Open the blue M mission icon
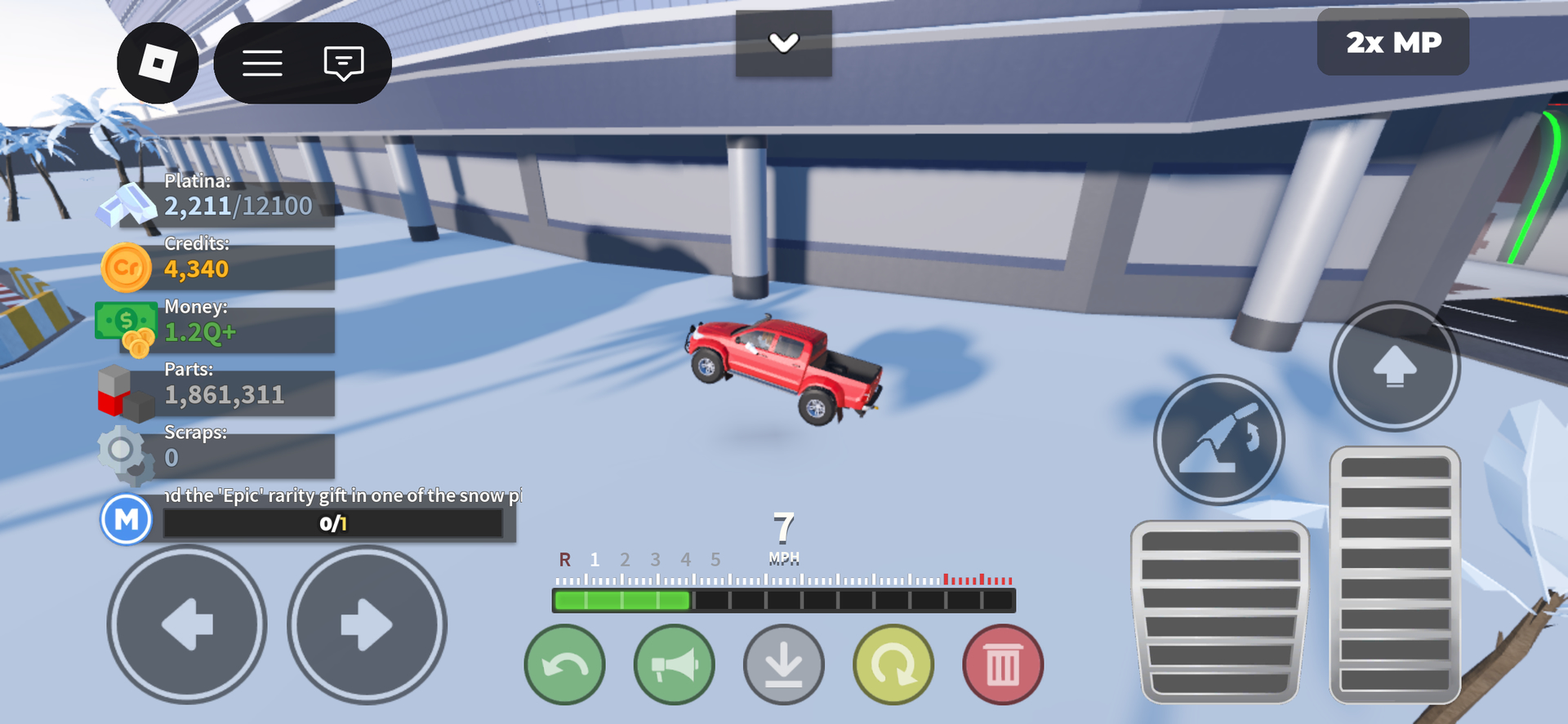This screenshot has height=724, width=1568. pyautogui.click(x=127, y=519)
